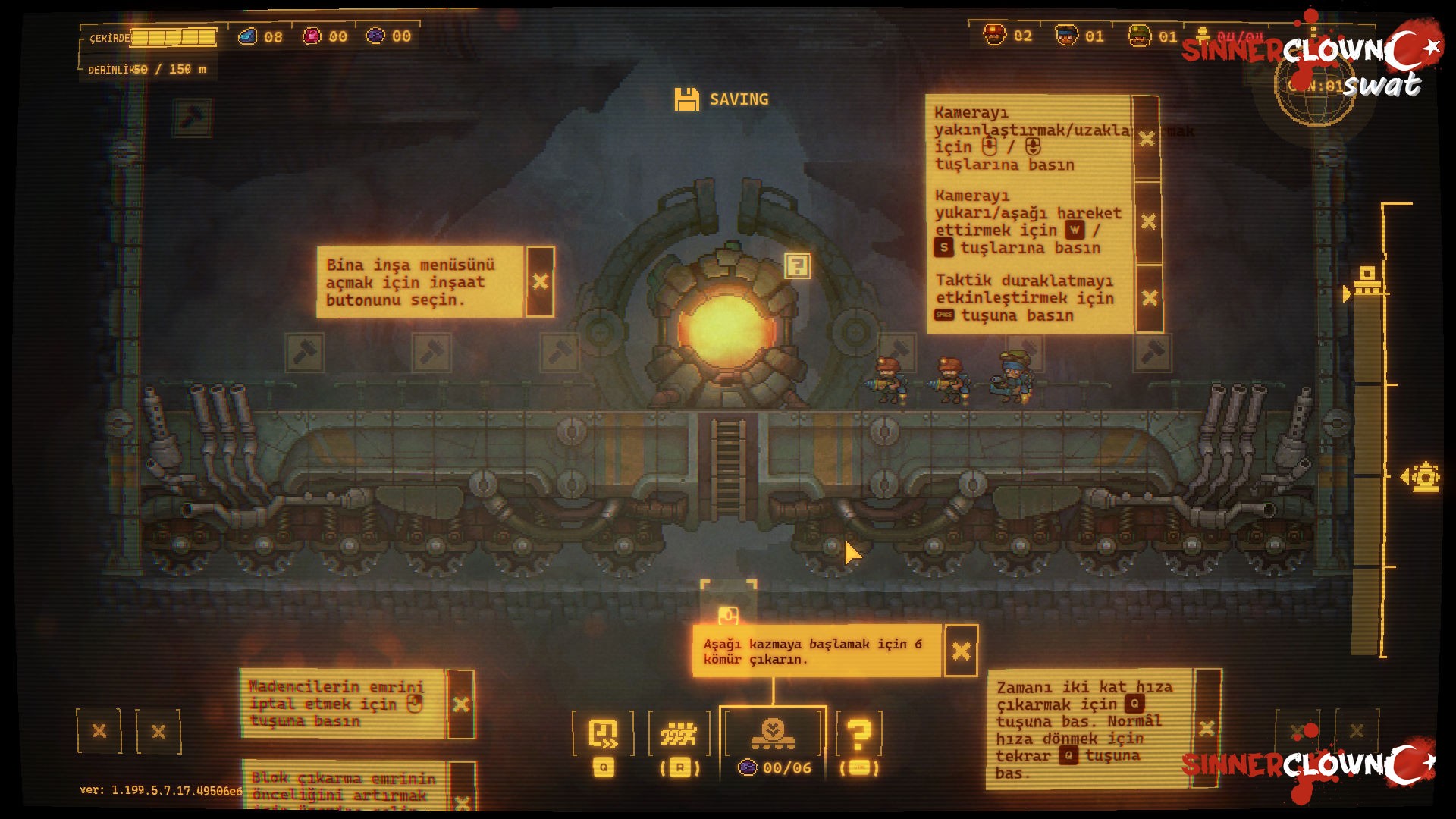Image resolution: width=1456 pixels, height=819 pixels.
Task: Dismiss the camera zoom tutorial tip
Action: point(1147,139)
